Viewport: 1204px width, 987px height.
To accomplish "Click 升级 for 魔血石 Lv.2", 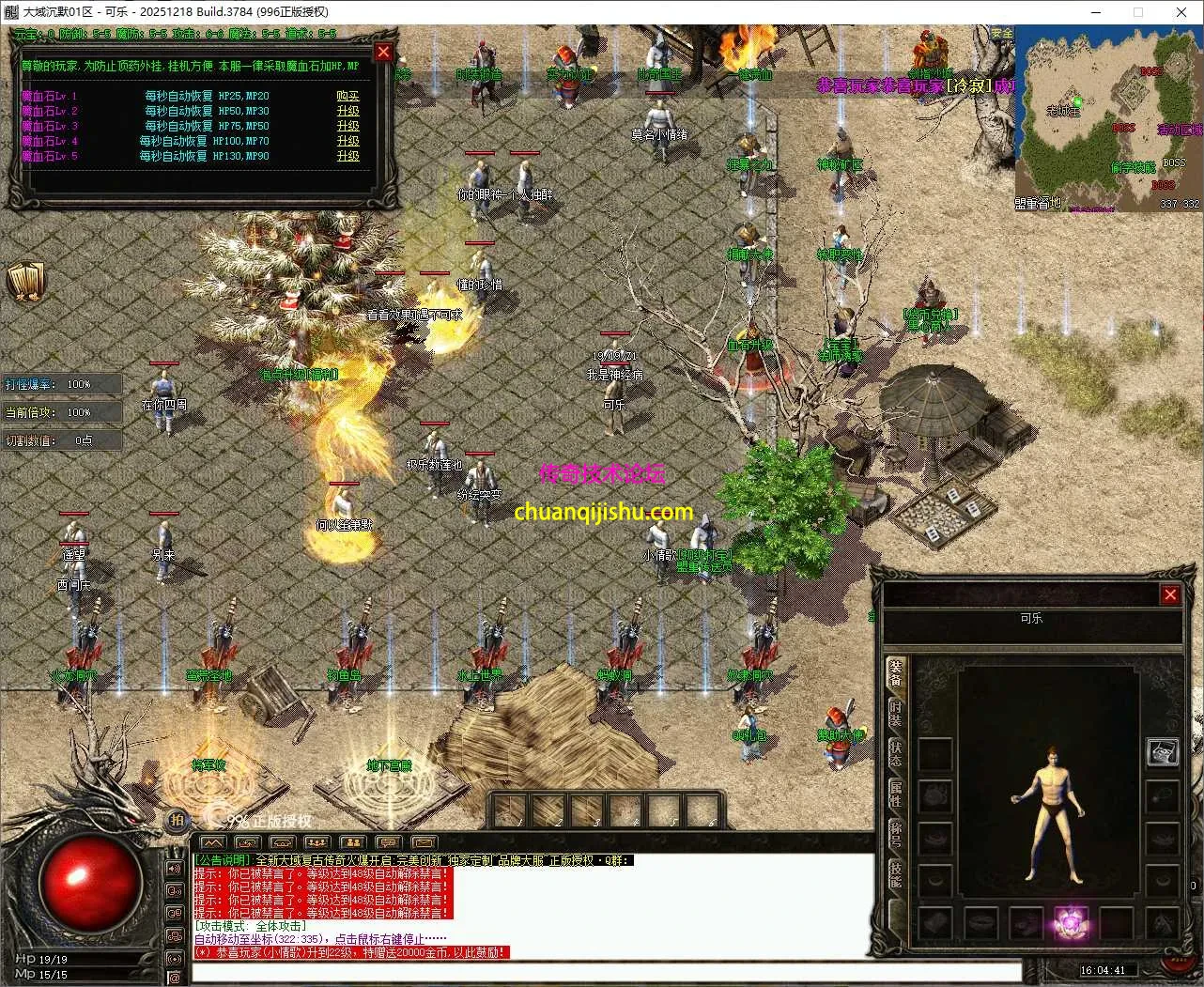I will tap(347, 111).
